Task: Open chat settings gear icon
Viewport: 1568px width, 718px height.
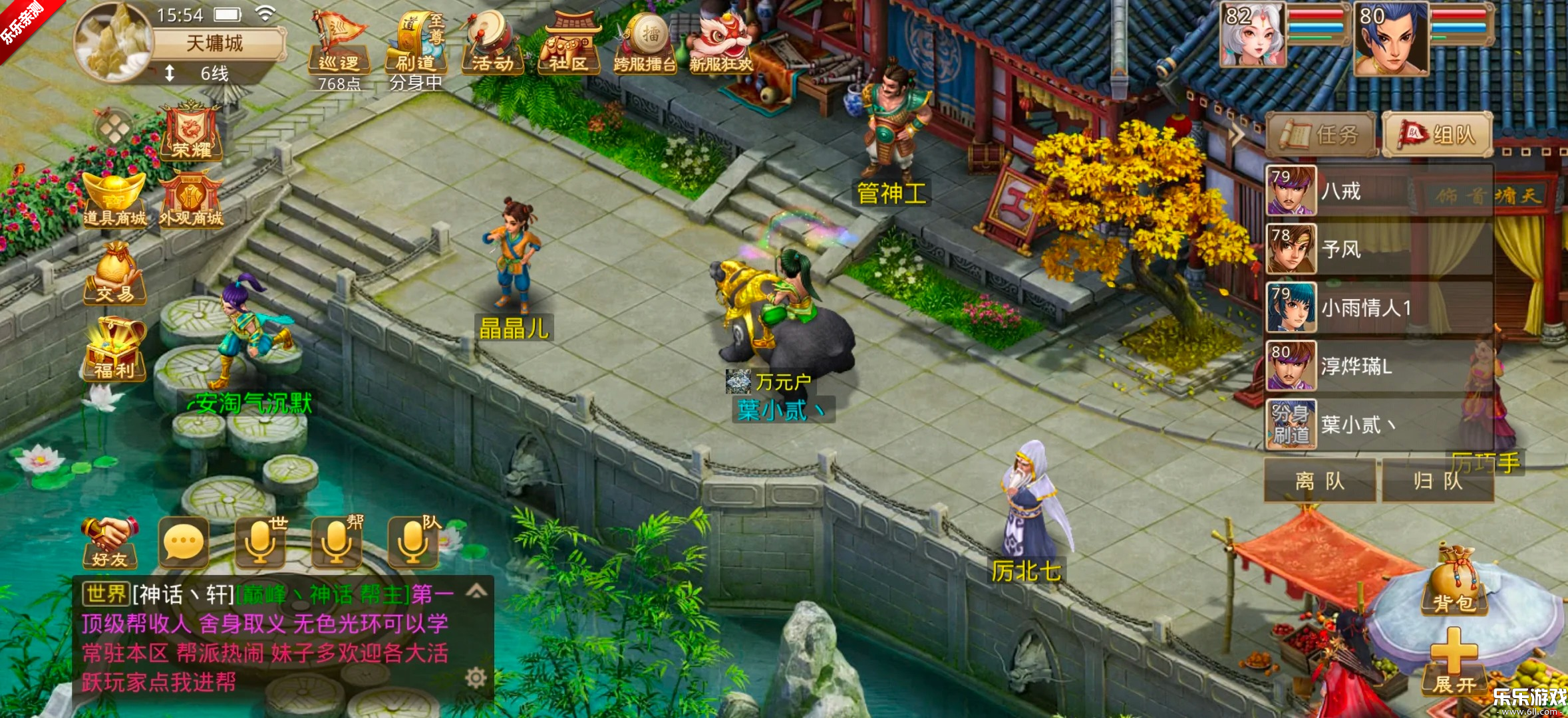Action: point(476,678)
